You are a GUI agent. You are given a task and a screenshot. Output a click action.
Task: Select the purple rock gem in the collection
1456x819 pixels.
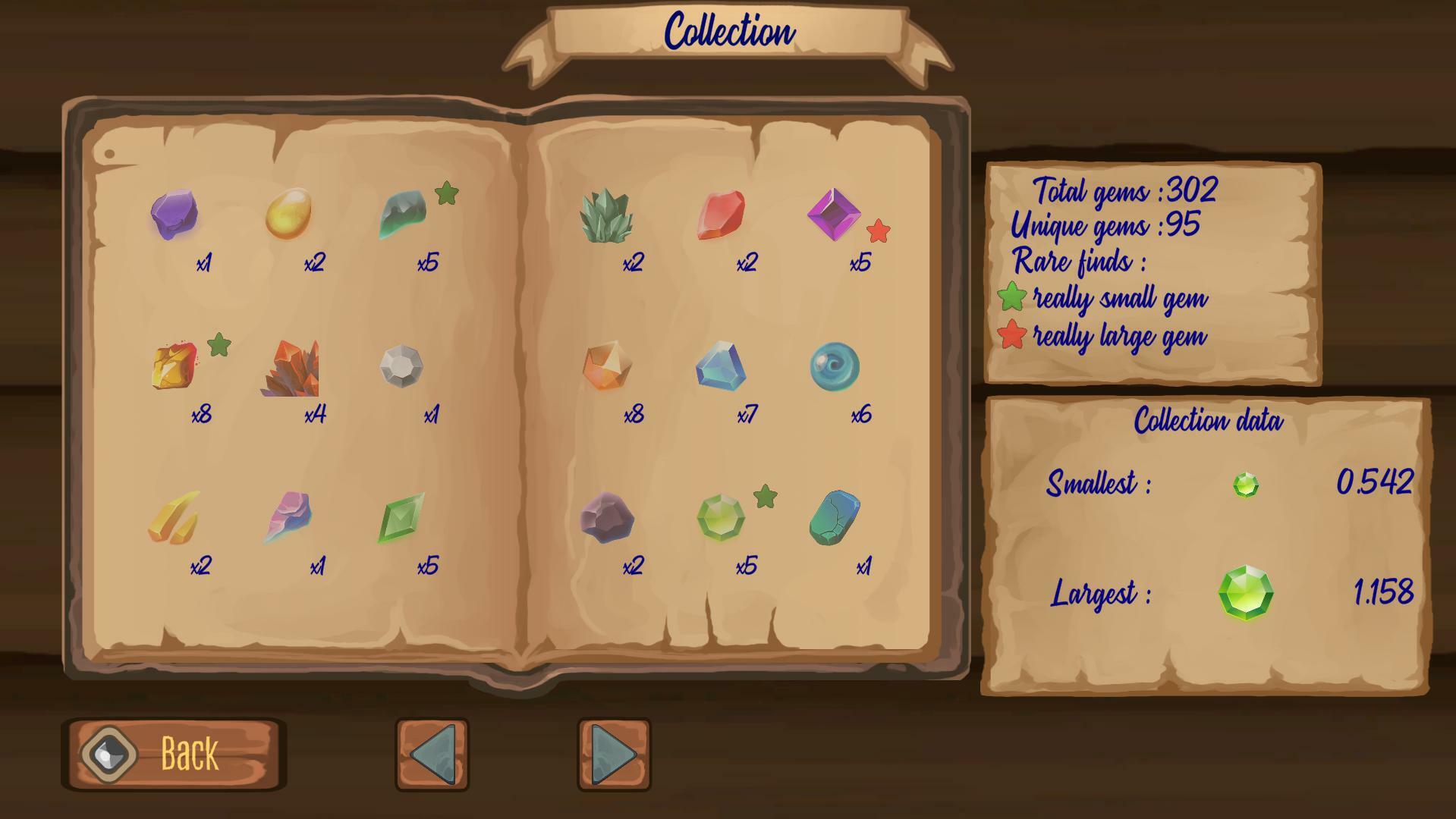[x=175, y=218]
